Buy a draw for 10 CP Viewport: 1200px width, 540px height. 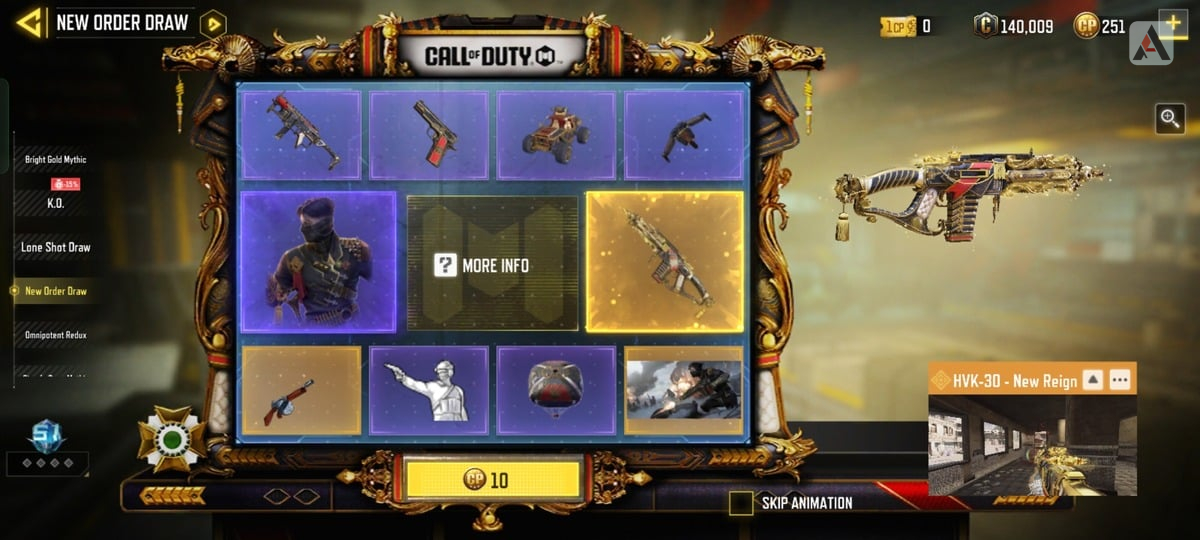493,480
